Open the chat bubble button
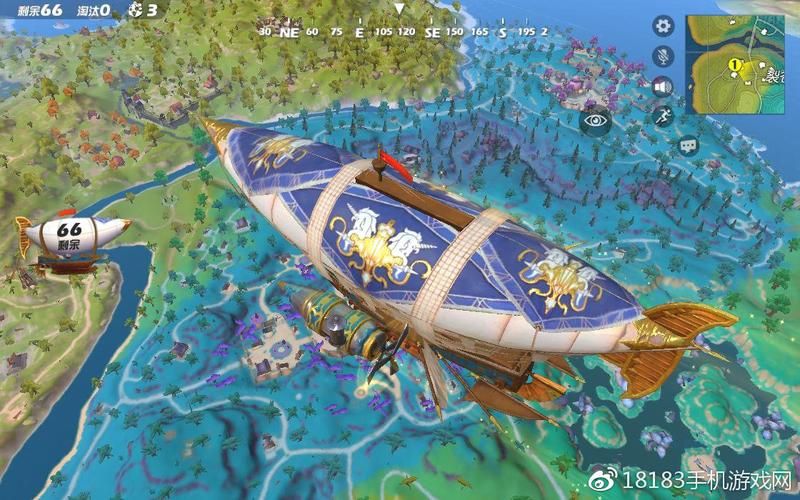This screenshot has height=500, width=800. (688, 146)
